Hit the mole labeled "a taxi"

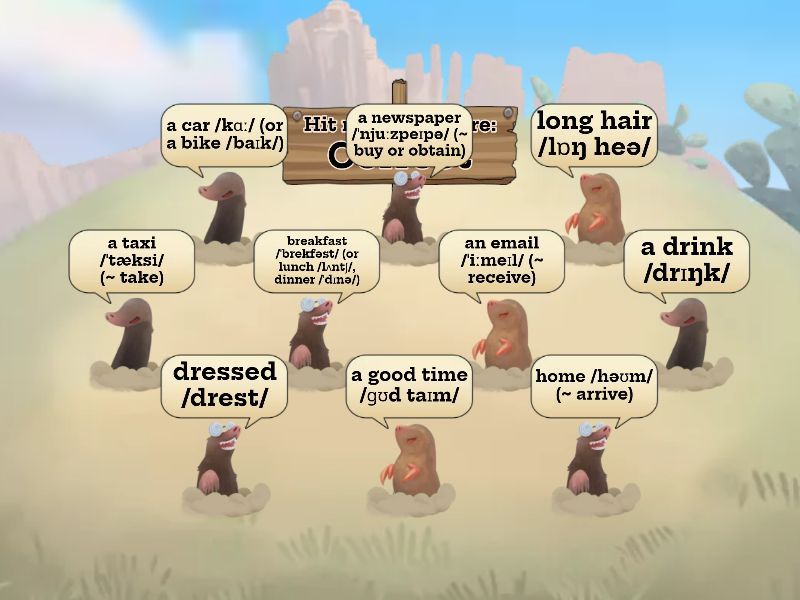click(131, 337)
